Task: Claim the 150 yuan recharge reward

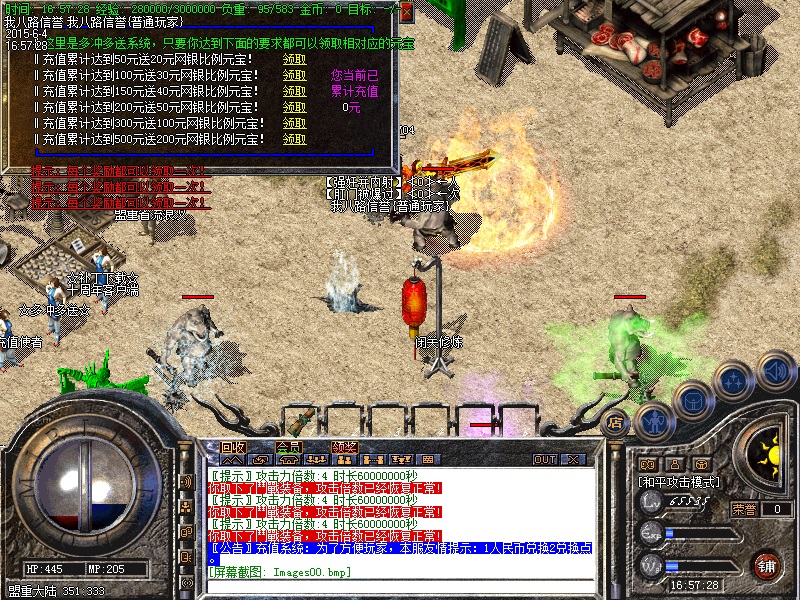Action: click(x=293, y=91)
